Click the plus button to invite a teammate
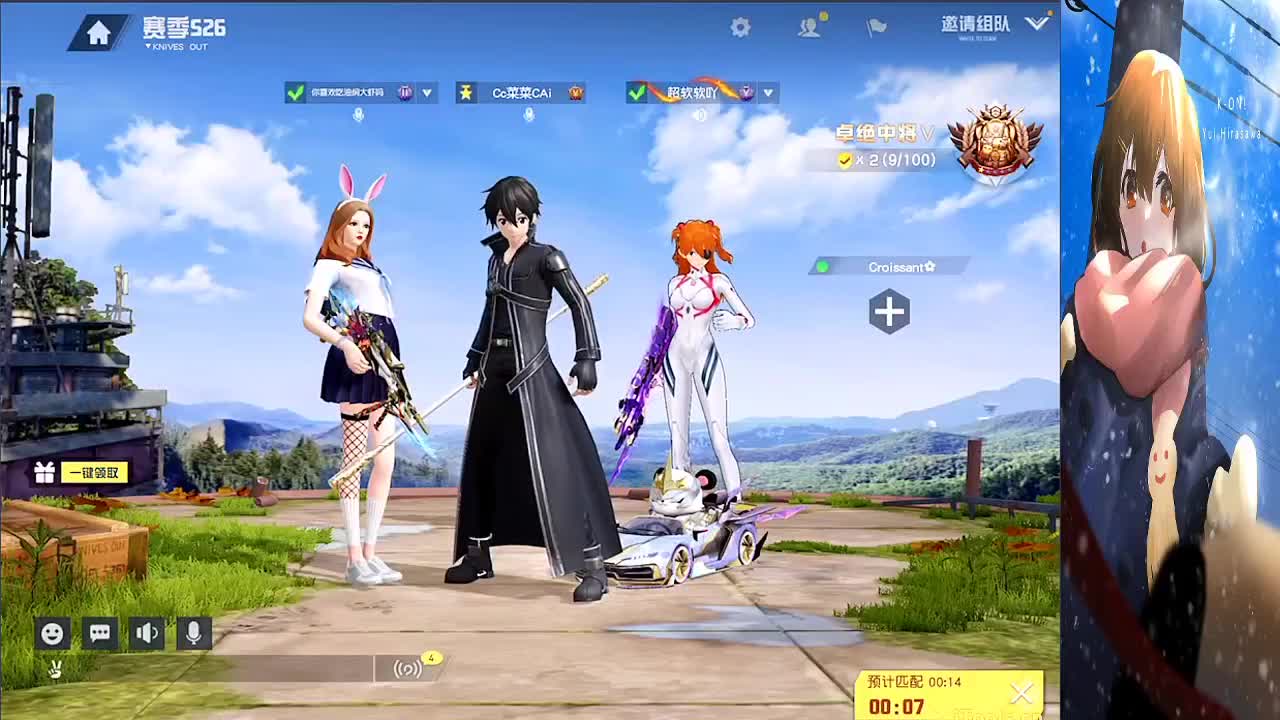This screenshot has height=720, width=1280. [889, 312]
